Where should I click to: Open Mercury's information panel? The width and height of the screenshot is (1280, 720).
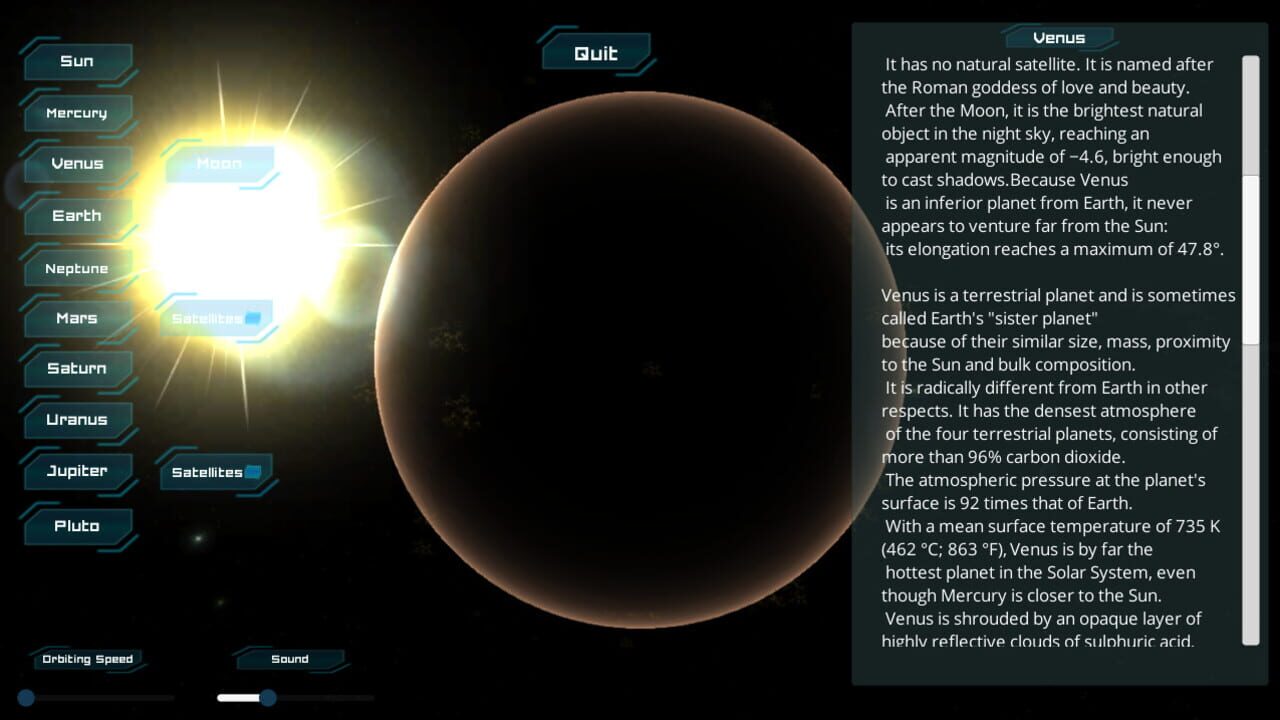pos(78,112)
